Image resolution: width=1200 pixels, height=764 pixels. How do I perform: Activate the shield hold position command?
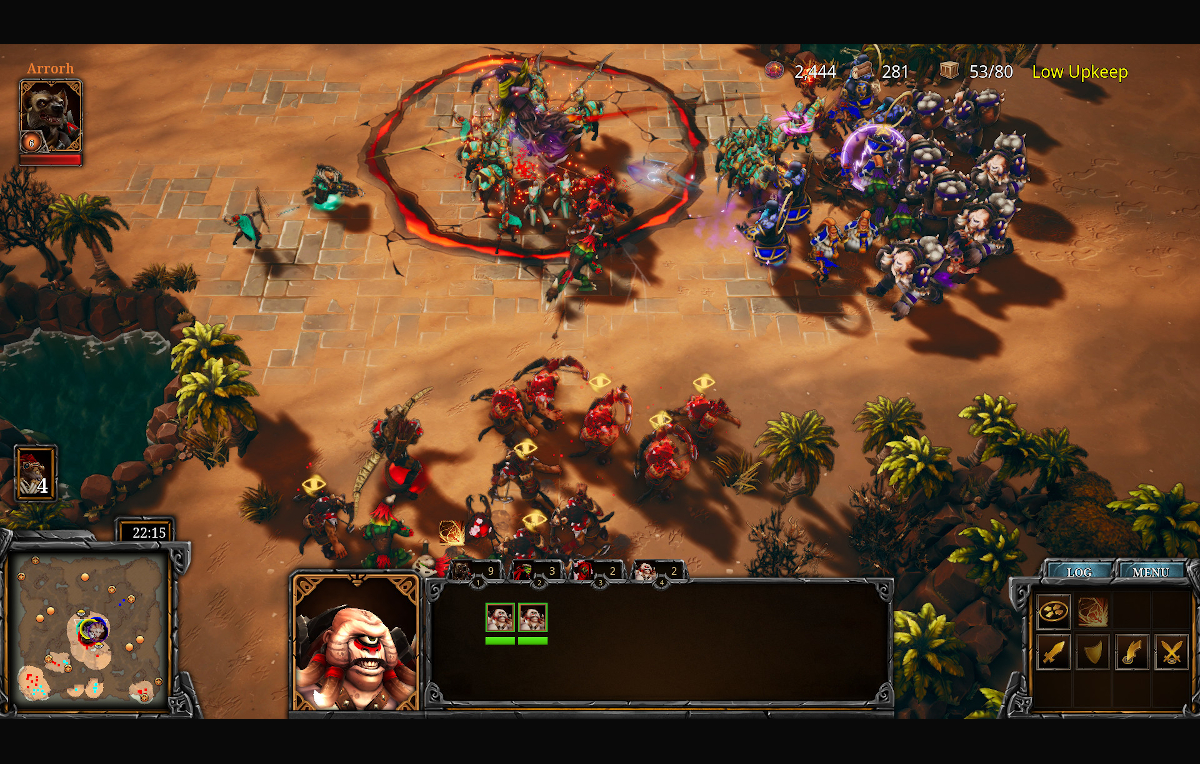pyautogui.click(x=1092, y=652)
